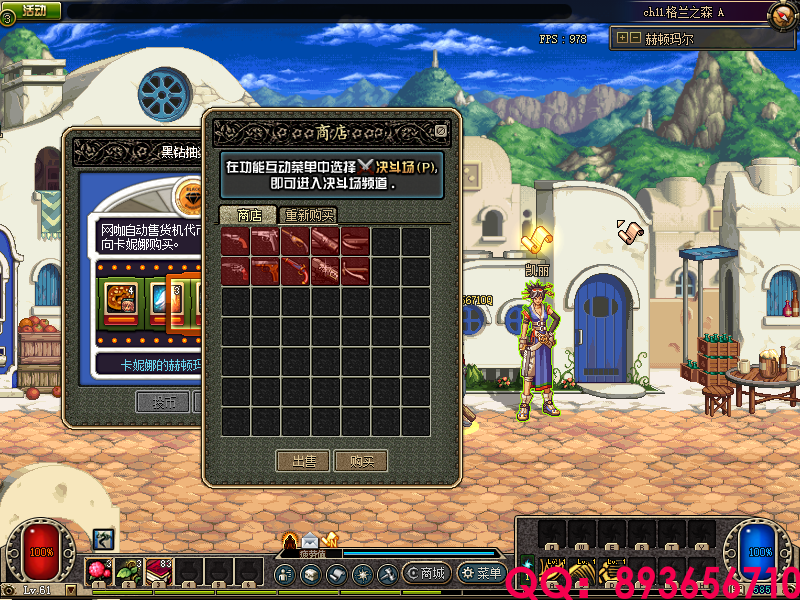Click the compass icon beside the channel name

coord(782,14)
